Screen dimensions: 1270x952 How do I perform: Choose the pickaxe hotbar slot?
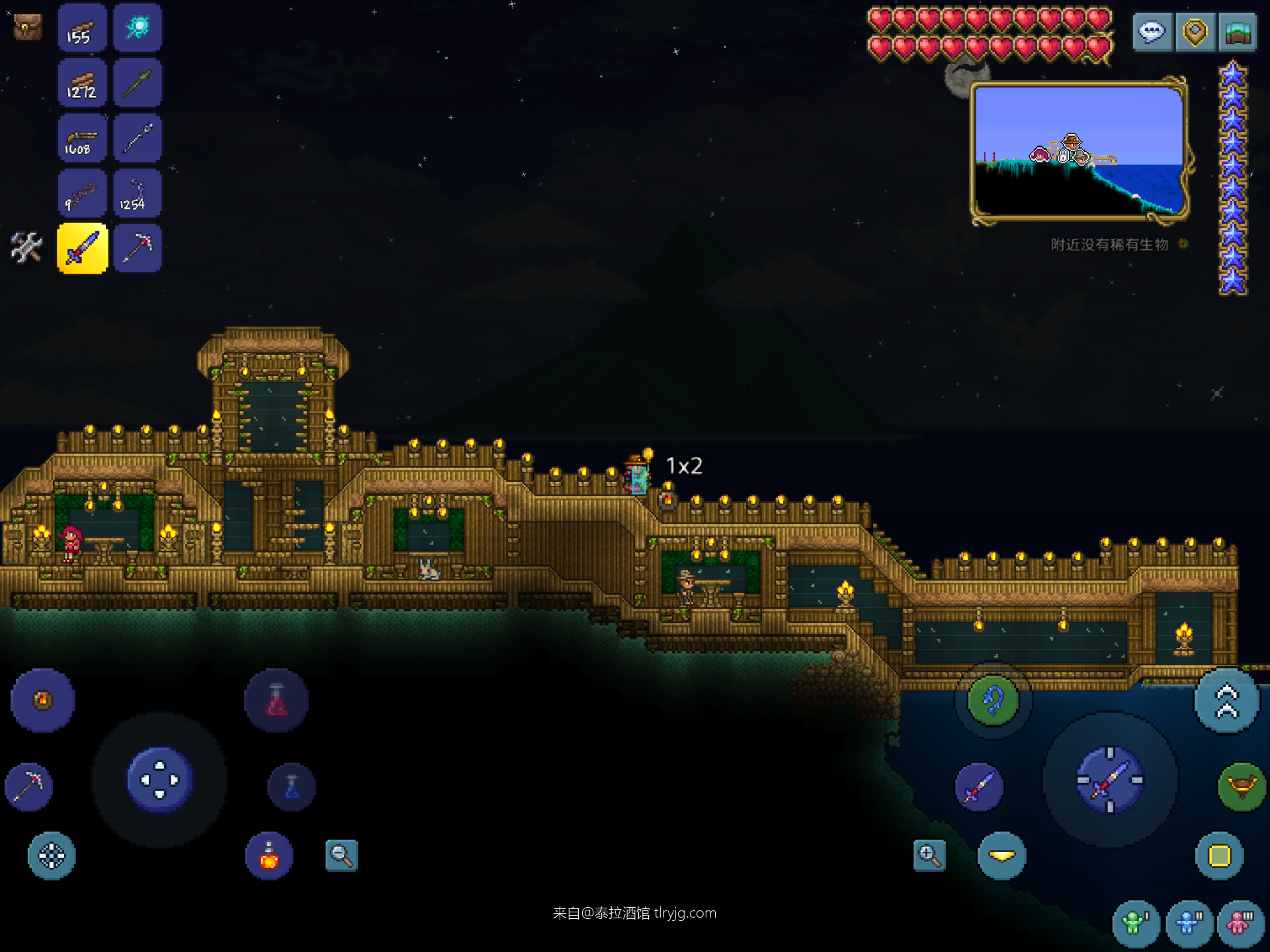[138, 248]
